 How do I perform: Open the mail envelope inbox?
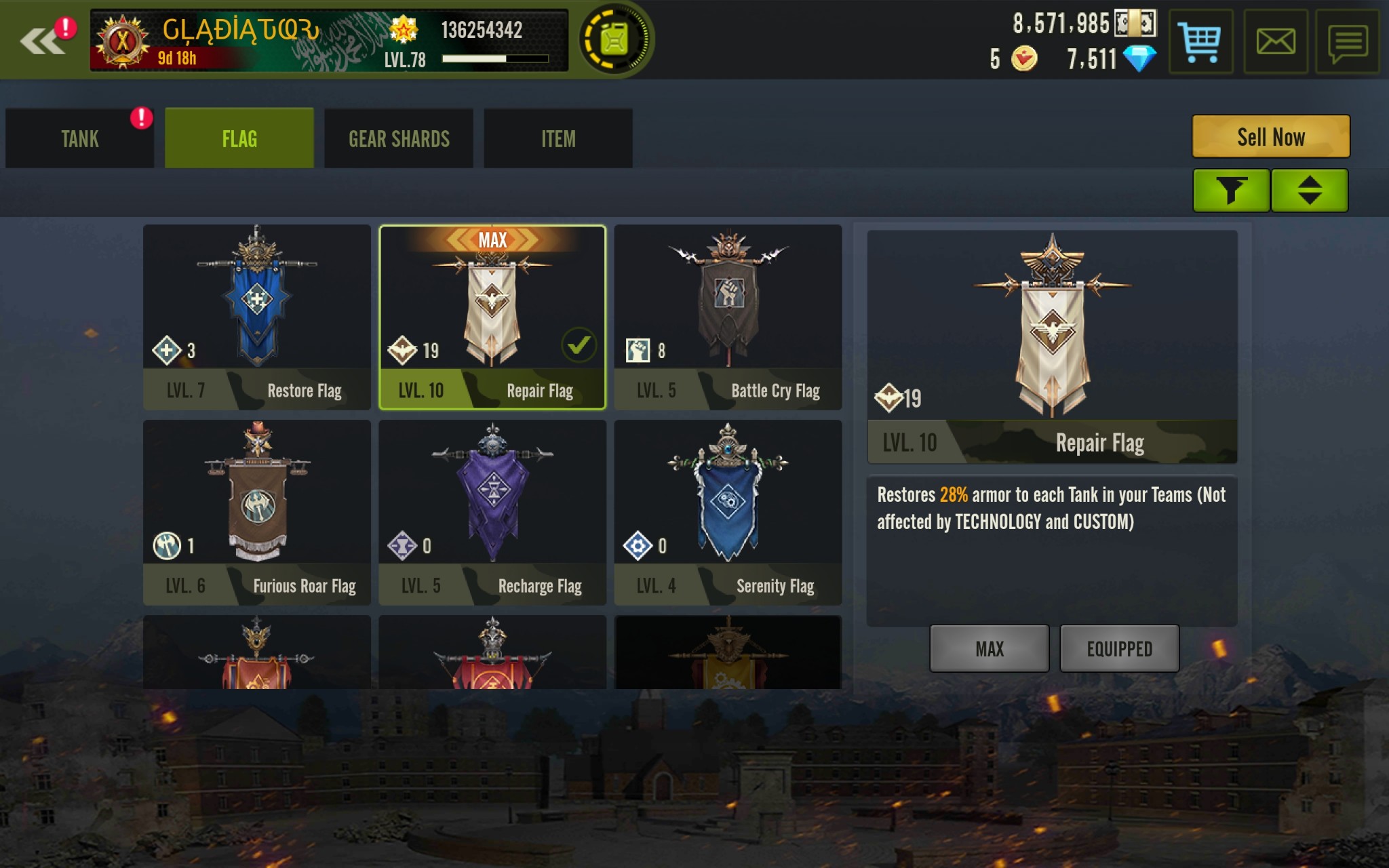1275,42
